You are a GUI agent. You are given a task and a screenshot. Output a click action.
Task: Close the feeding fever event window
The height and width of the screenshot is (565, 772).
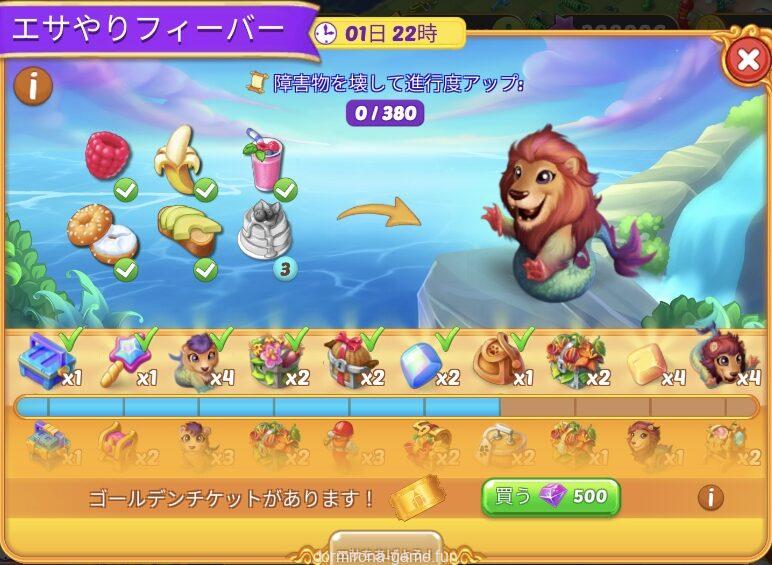pyautogui.click(x=746, y=60)
